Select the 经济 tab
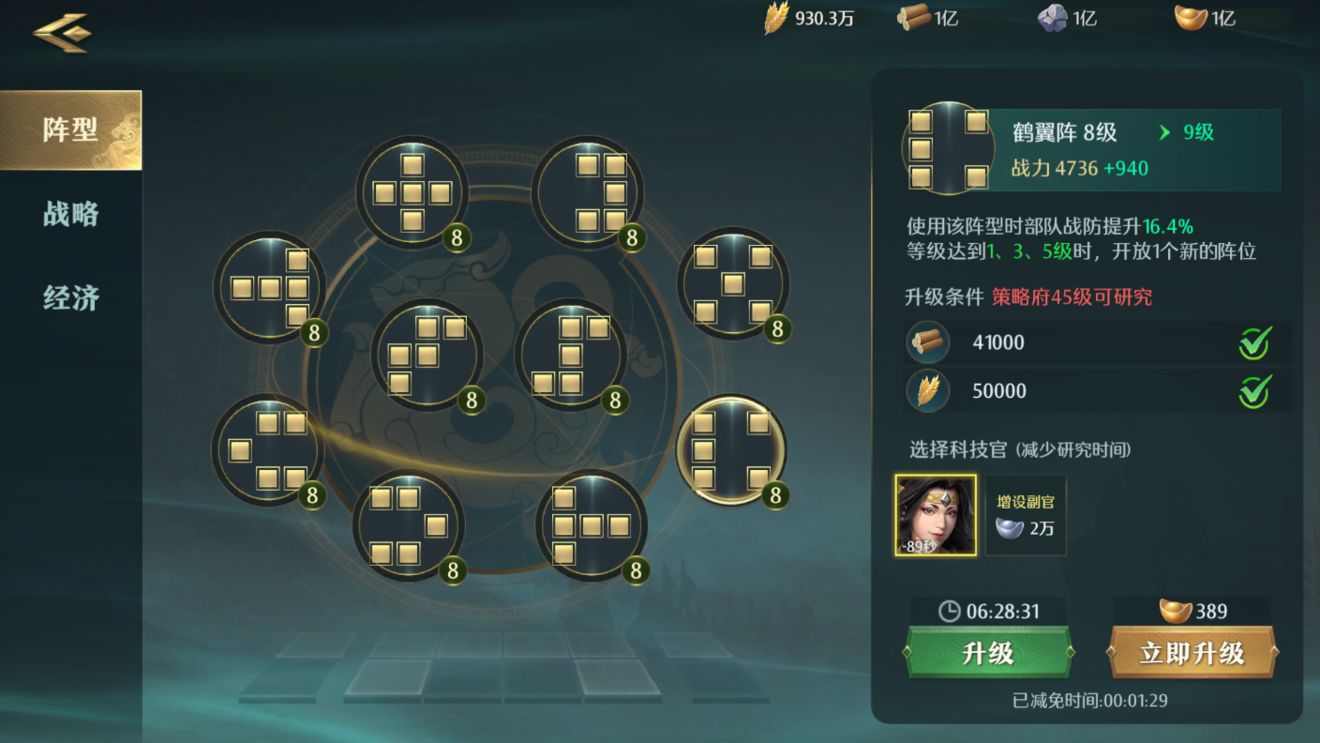1320x743 pixels. [70, 298]
